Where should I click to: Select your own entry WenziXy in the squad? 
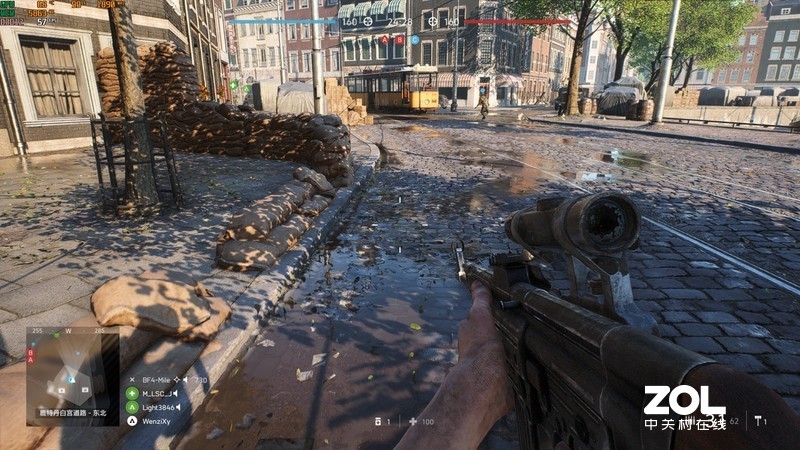coord(157,421)
